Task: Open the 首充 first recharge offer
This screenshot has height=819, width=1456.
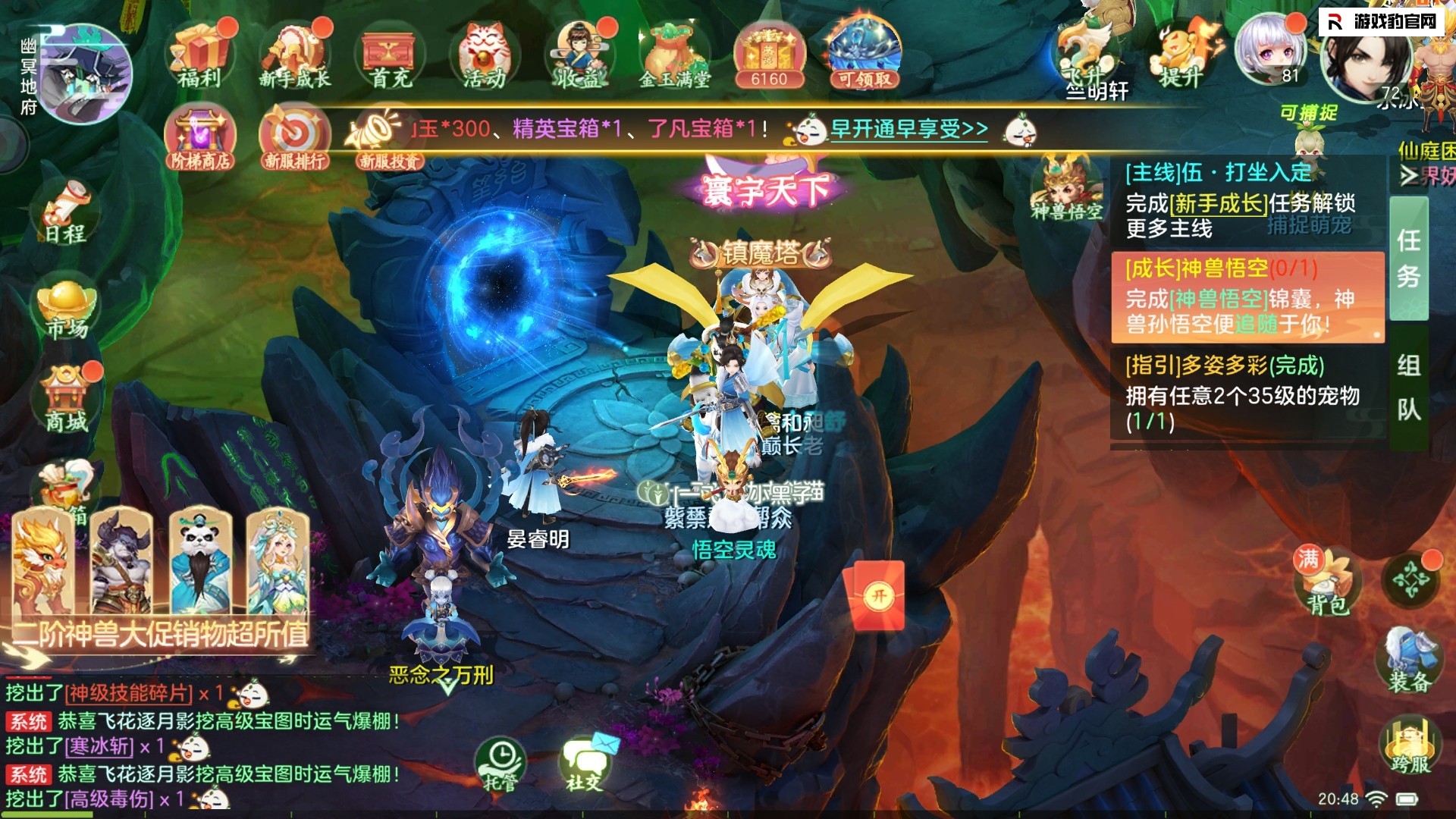Action: 390,55
